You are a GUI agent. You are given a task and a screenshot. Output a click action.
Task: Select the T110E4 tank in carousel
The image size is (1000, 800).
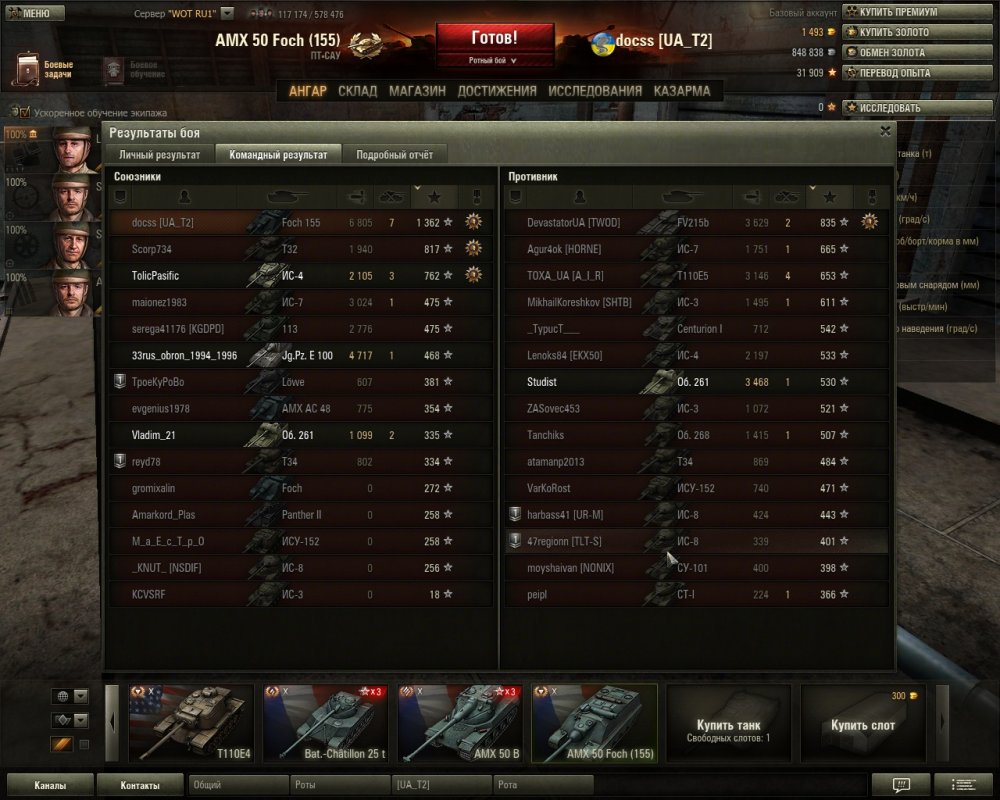click(191, 722)
